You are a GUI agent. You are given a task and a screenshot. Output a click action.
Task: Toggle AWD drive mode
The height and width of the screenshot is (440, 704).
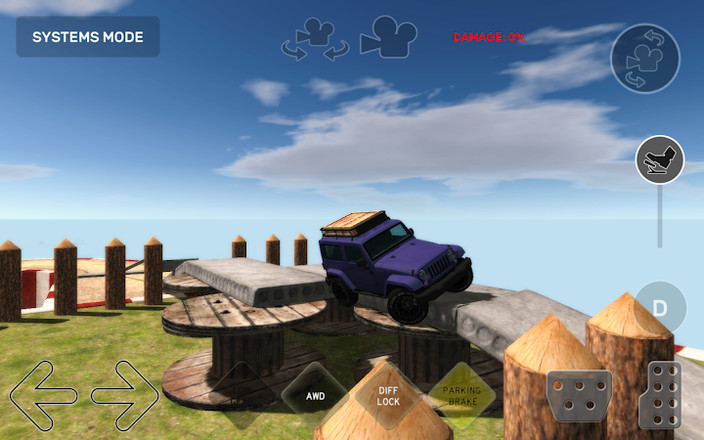(x=314, y=395)
